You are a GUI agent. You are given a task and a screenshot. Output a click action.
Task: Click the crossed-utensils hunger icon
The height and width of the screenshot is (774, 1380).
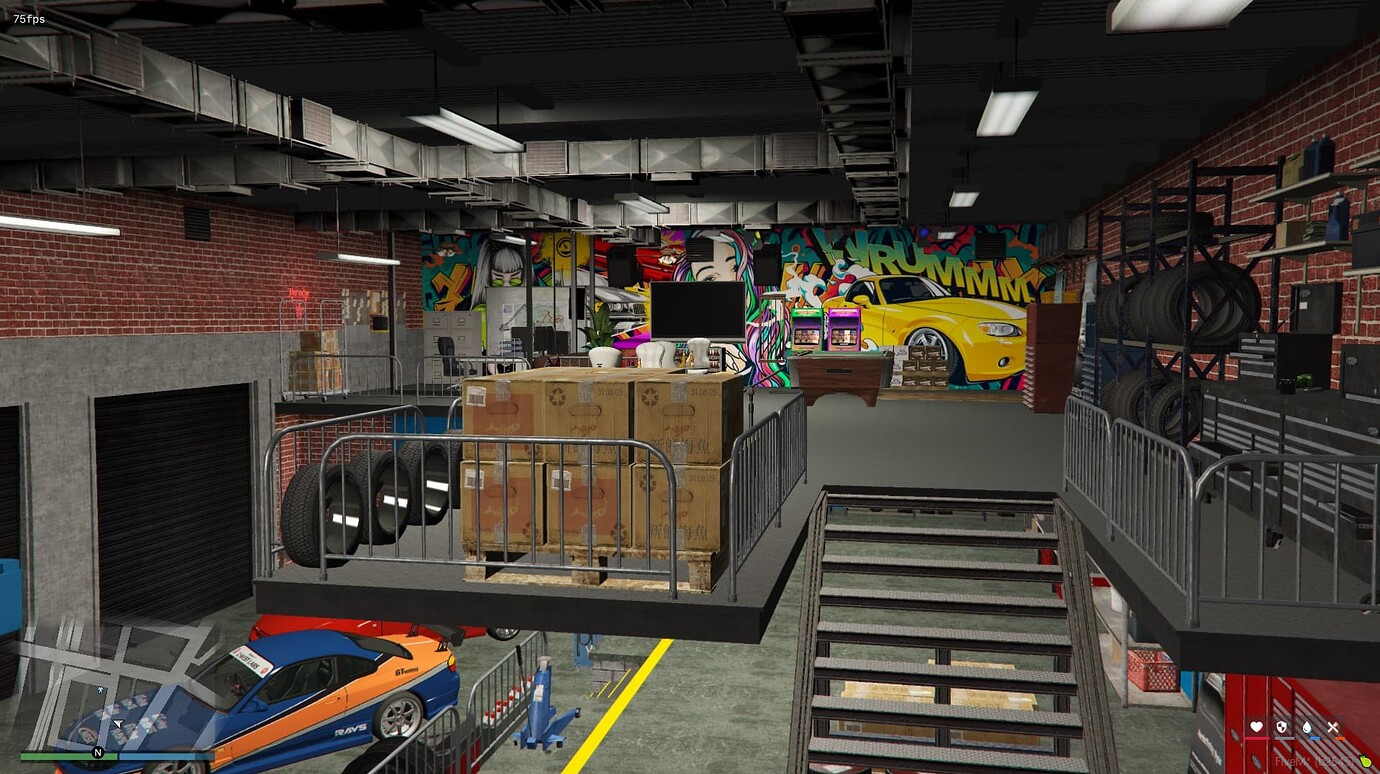[1332, 725]
